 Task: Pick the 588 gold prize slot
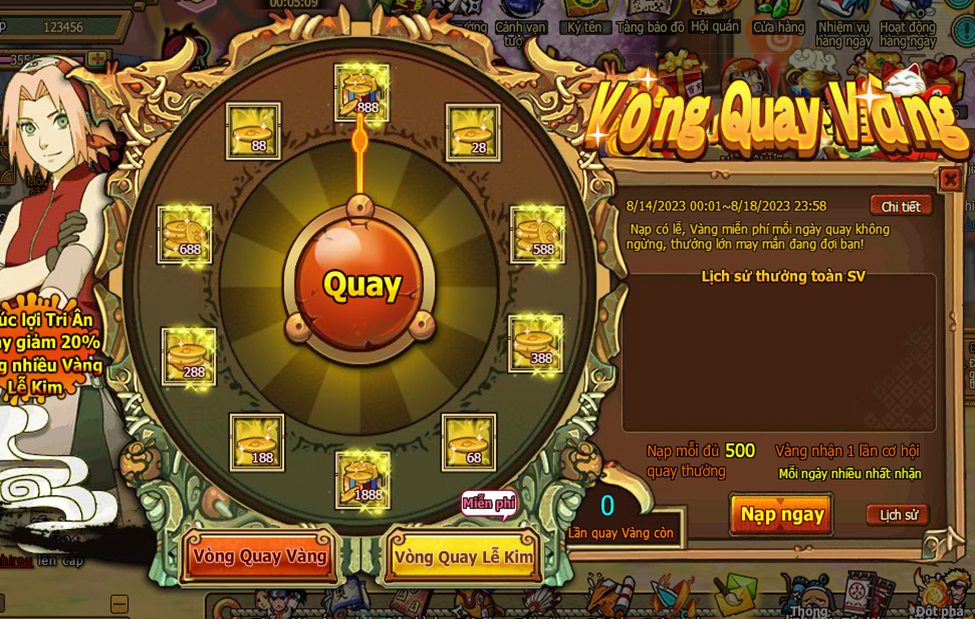[538, 235]
